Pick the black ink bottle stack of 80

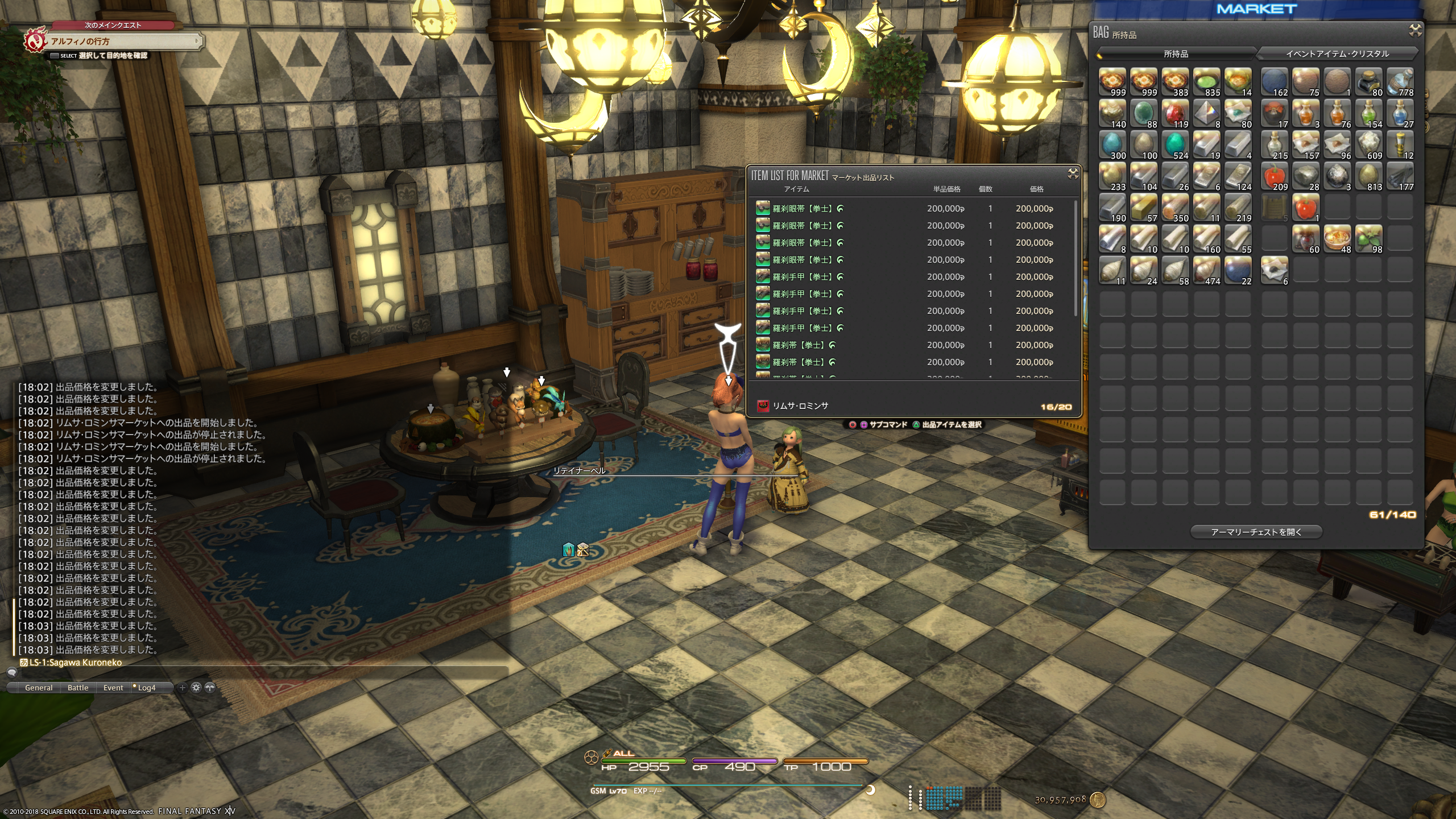pos(1368,82)
